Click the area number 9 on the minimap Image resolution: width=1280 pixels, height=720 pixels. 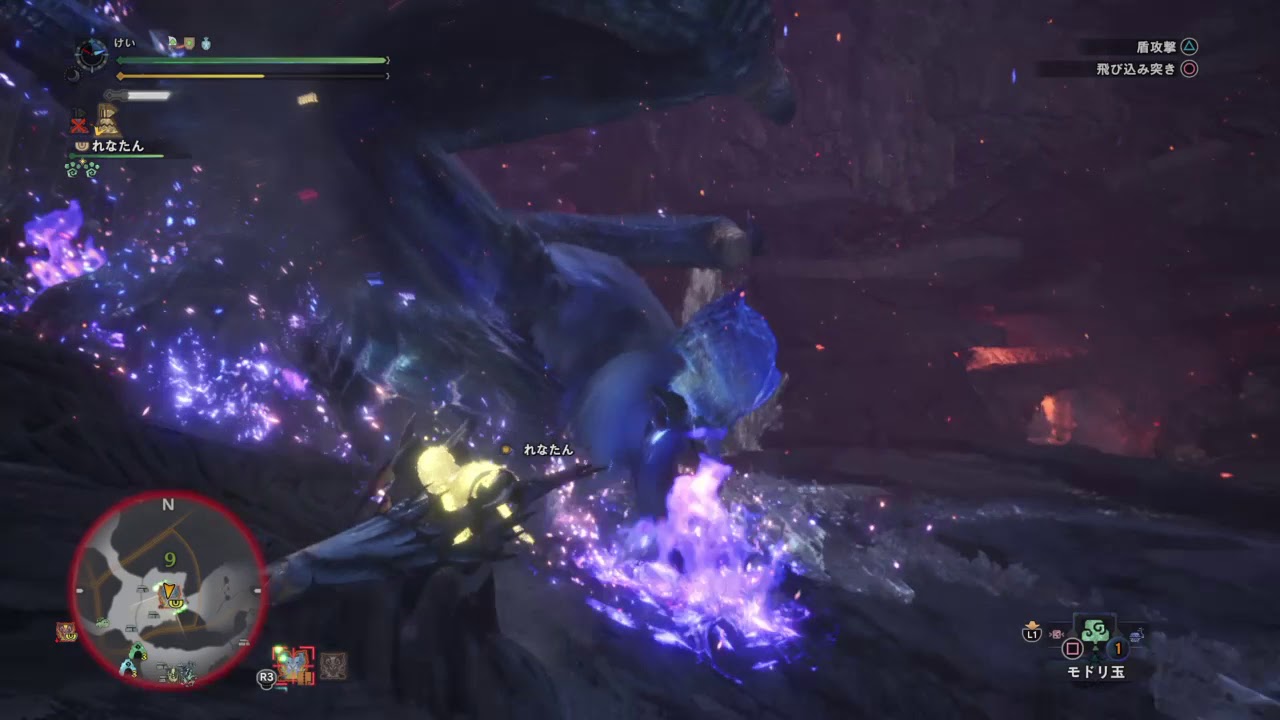point(169,560)
